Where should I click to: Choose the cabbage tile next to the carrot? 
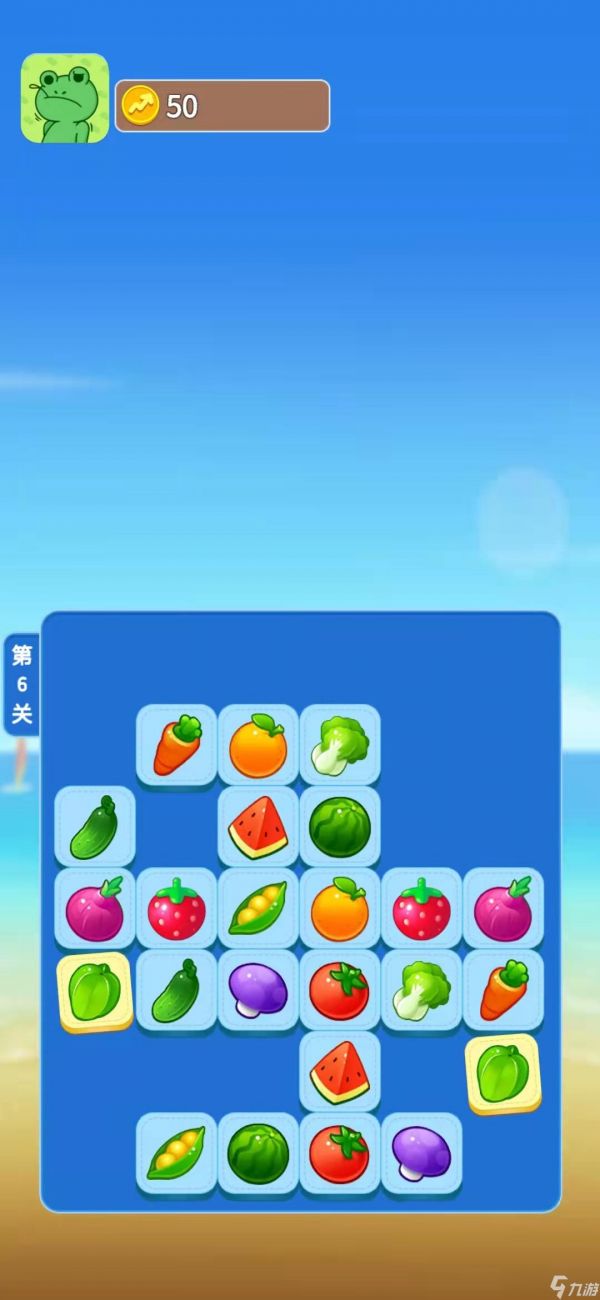click(x=421, y=990)
